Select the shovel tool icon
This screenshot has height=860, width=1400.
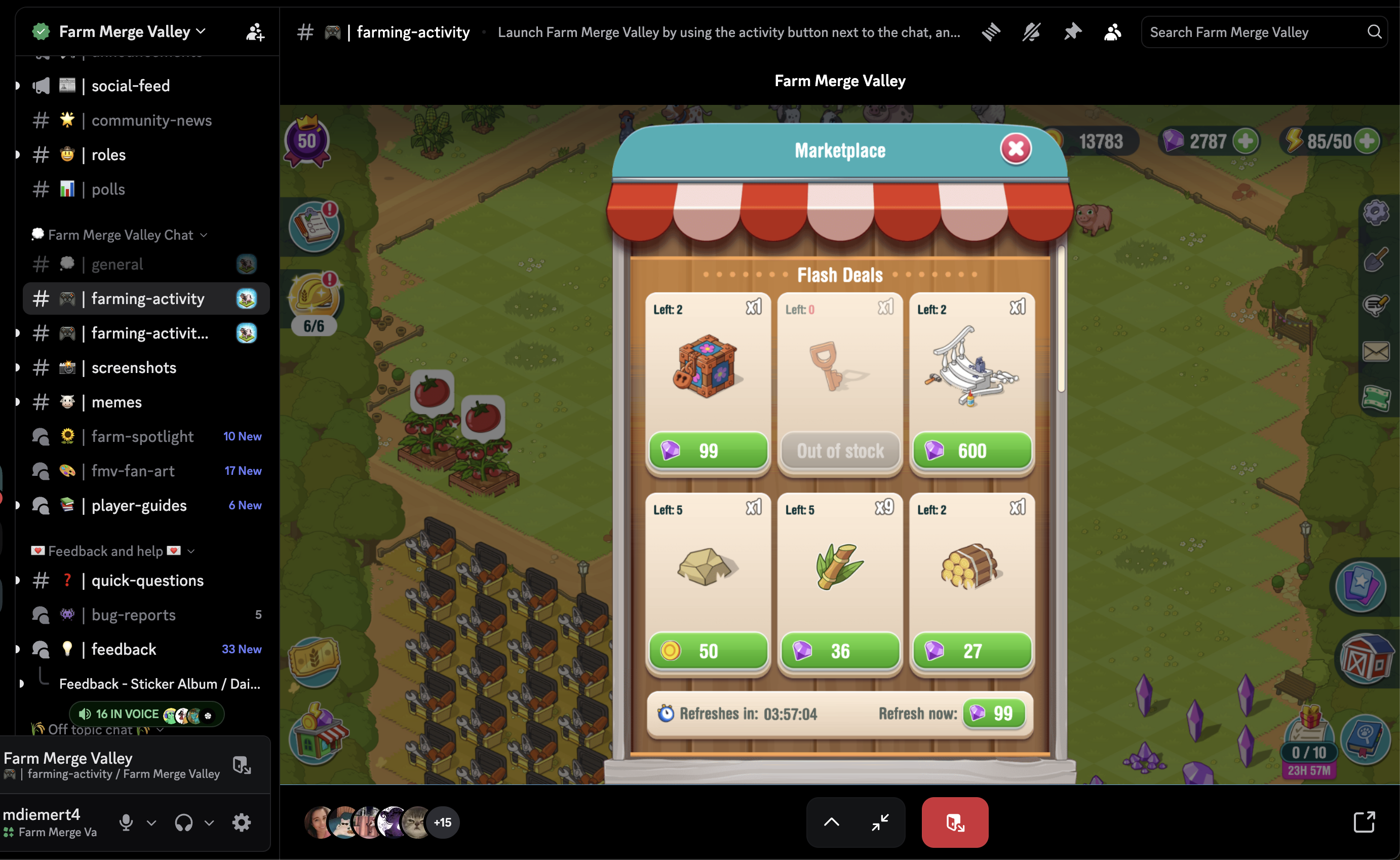click(1376, 259)
